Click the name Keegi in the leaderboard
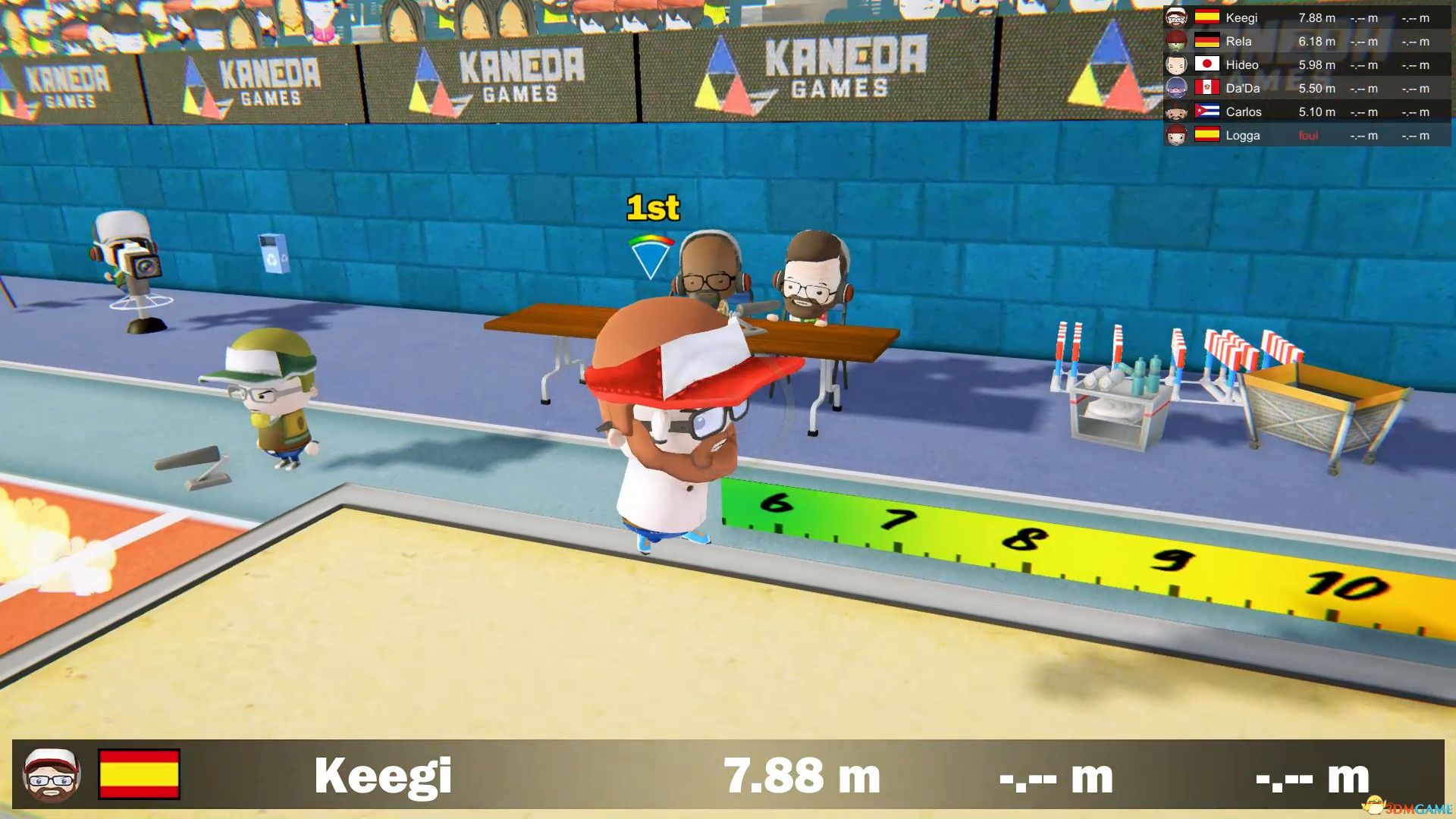Image resolution: width=1456 pixels, height=819 pixels. pyautogui.click(x=1242, y=17)
